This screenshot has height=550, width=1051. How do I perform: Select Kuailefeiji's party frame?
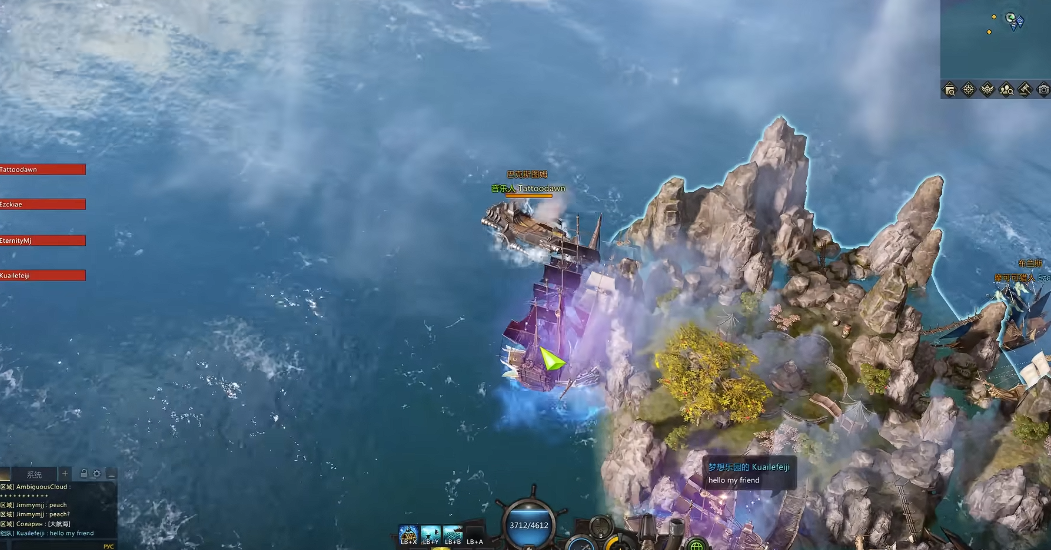tap(42, 275)
